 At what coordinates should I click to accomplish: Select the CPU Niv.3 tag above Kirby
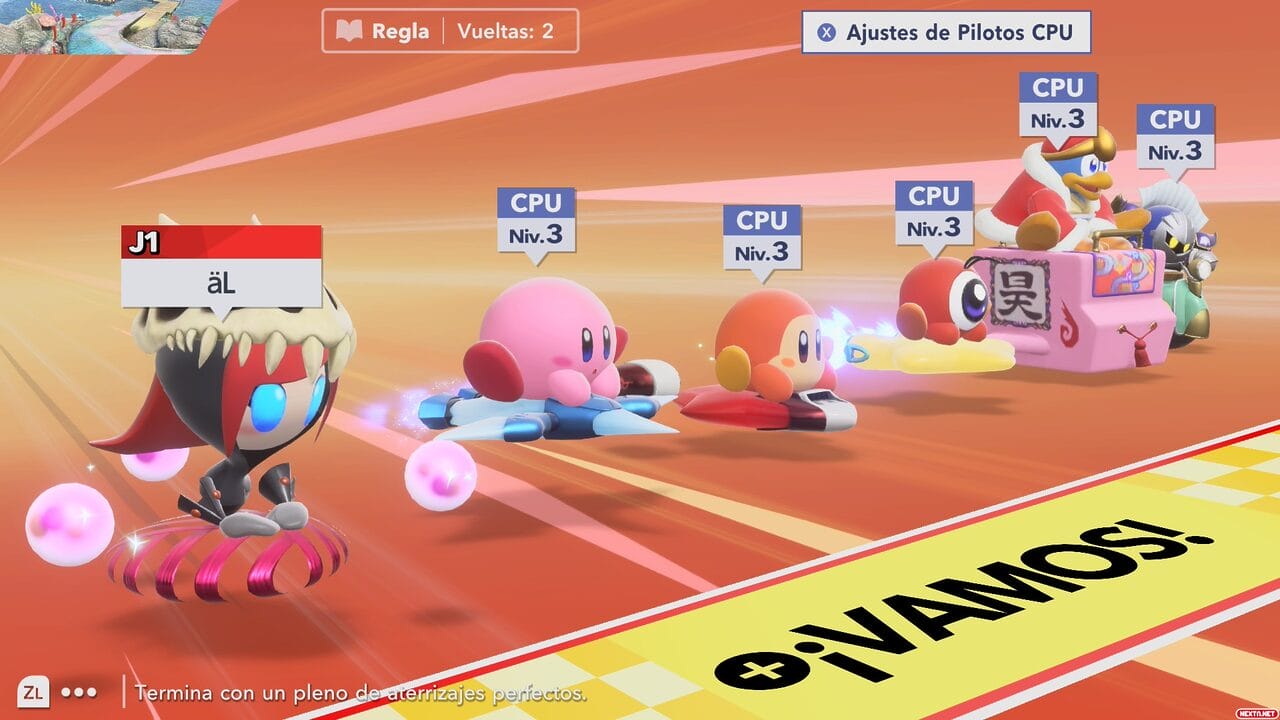536,220
